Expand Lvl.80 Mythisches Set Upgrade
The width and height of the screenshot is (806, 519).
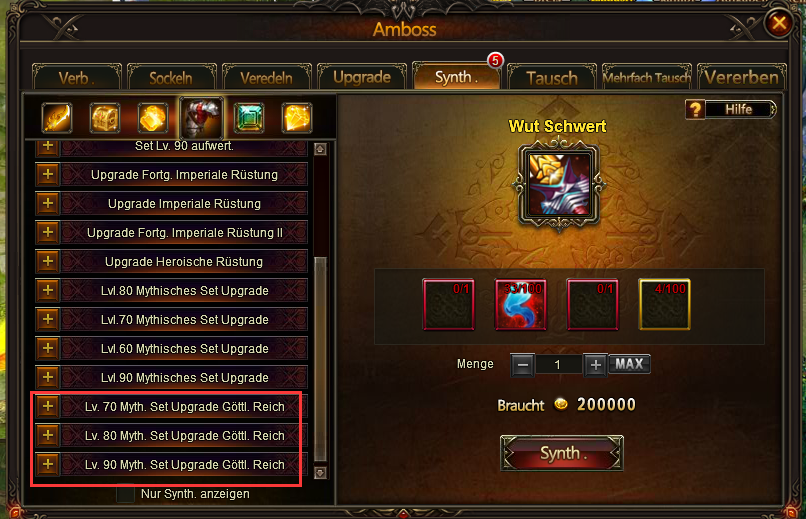(47, 291)
